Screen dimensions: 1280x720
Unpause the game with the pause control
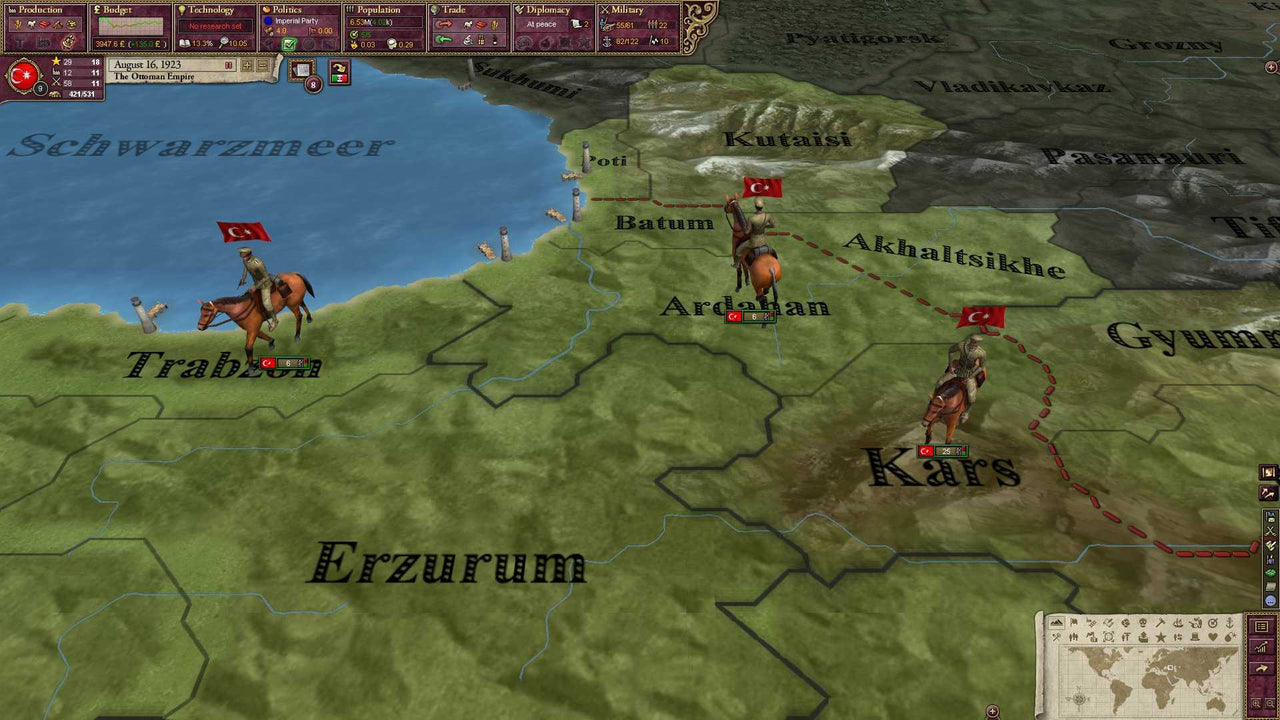point(229,64)
